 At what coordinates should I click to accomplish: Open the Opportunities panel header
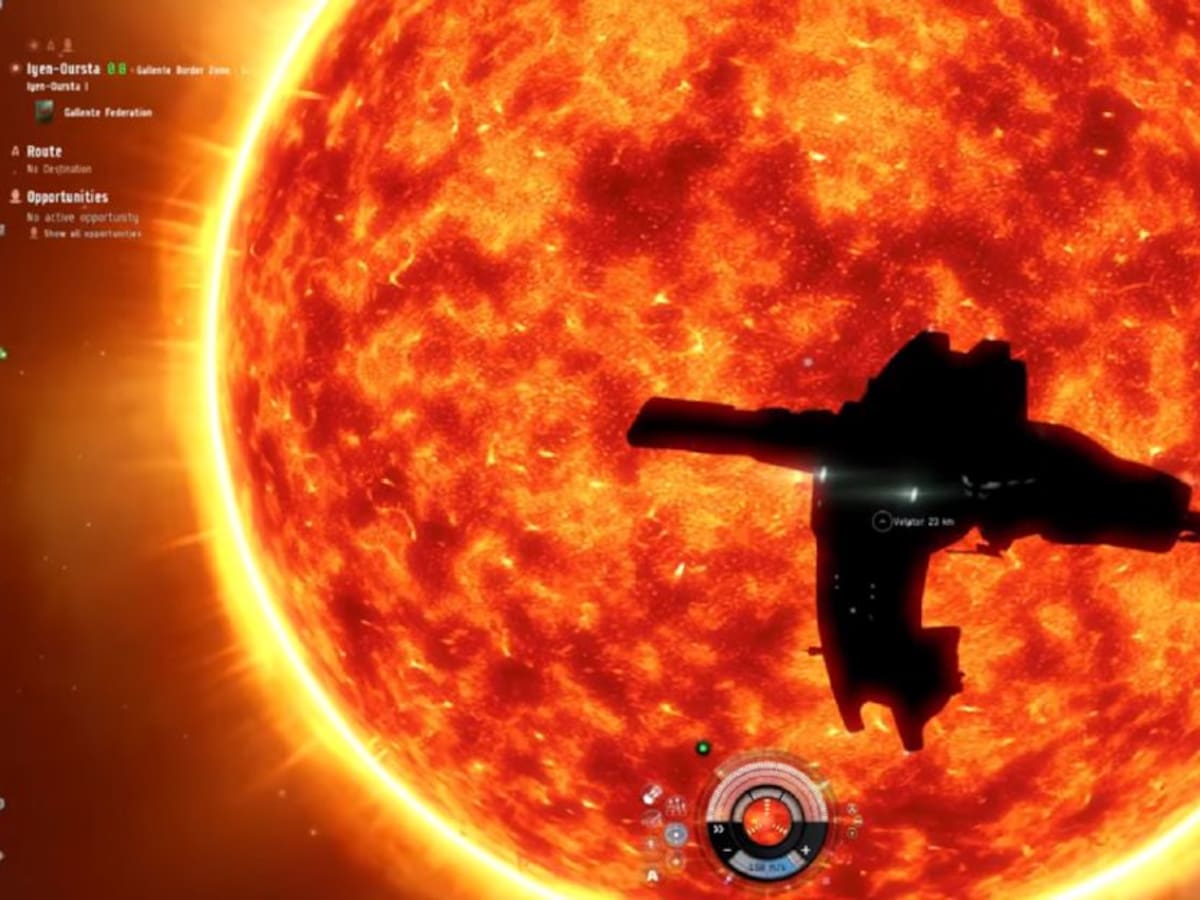[67, 197]
